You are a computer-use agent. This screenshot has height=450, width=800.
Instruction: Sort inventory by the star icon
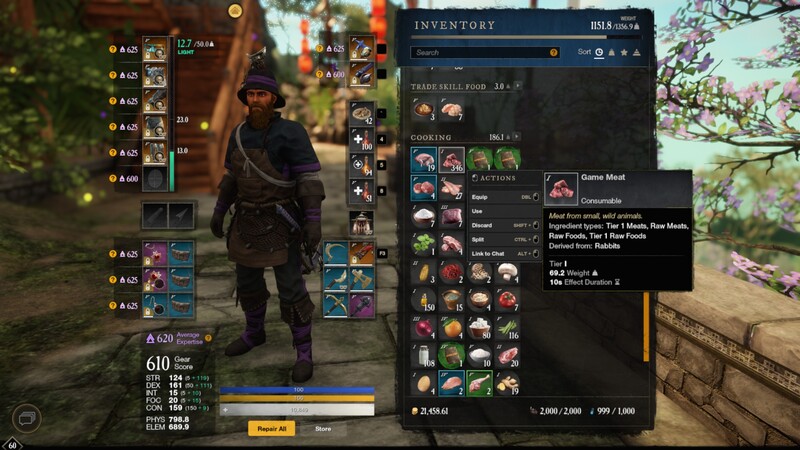pos(625,52)
